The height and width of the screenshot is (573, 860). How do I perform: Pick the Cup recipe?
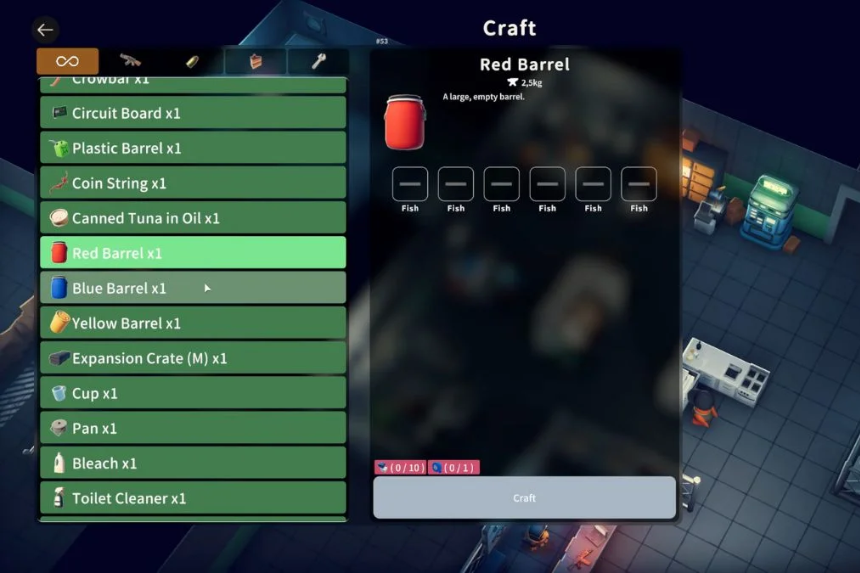coord(193,393)
